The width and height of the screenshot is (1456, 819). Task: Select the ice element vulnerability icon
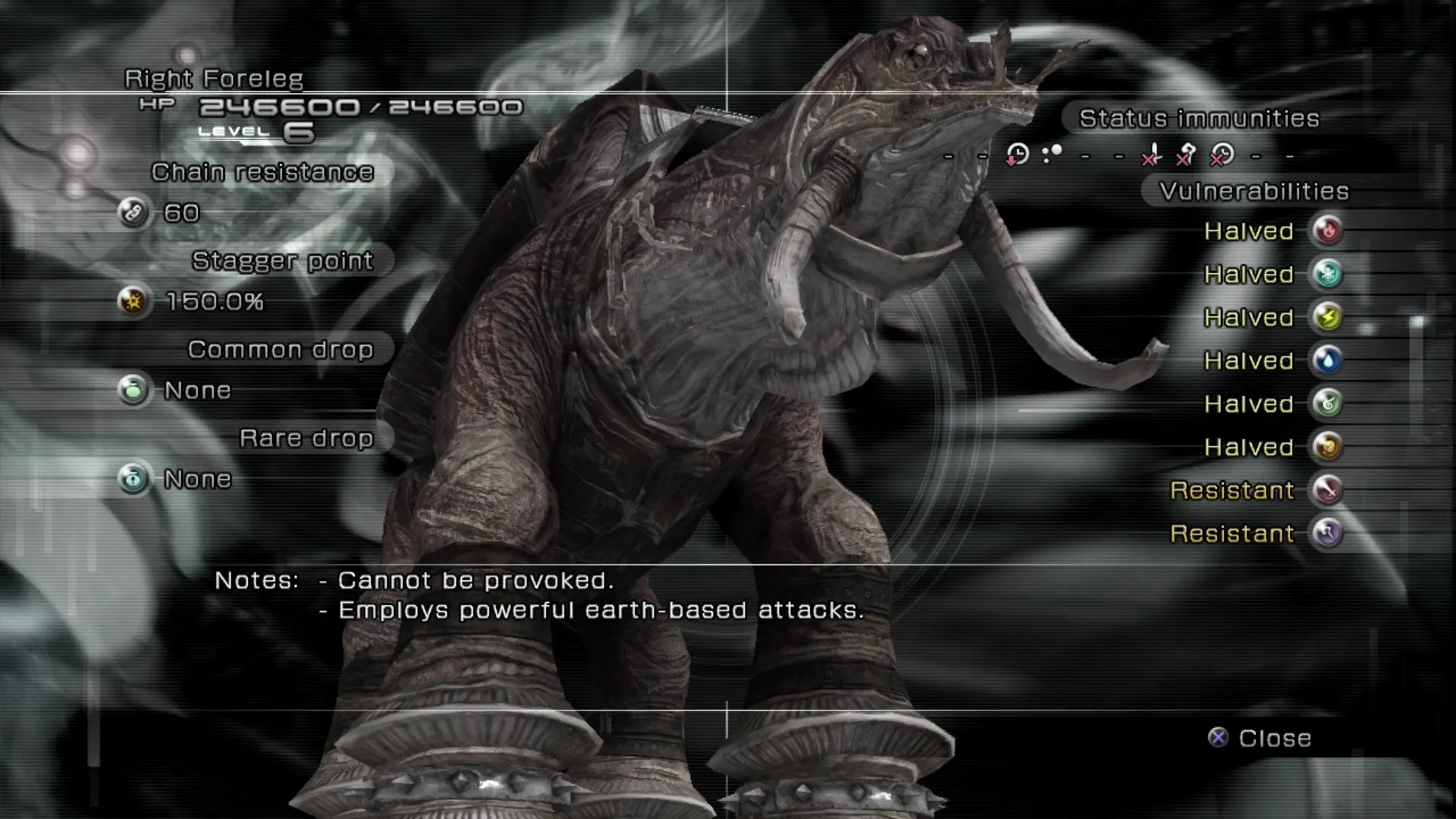[x=1327, y=274]
